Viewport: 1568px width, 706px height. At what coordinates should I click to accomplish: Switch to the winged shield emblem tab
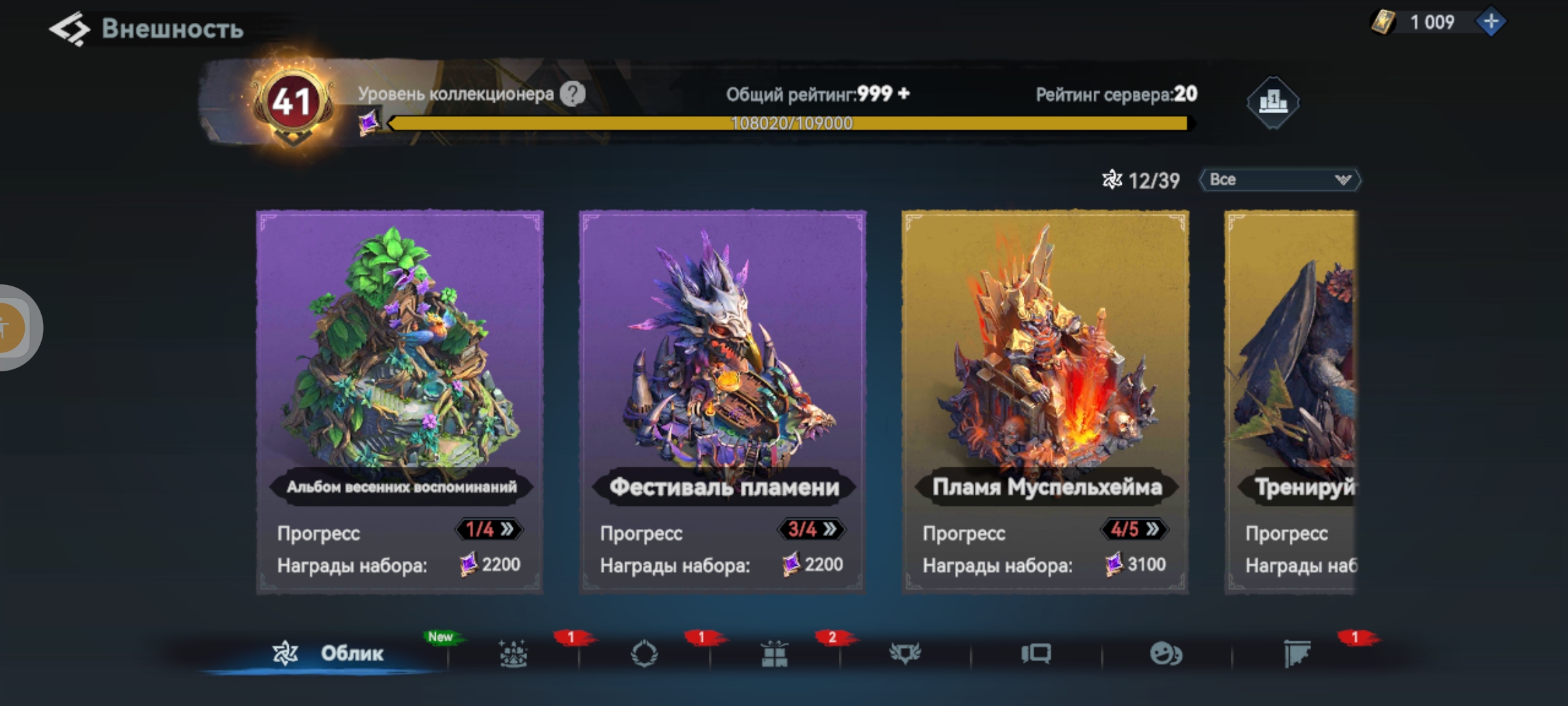tap(905, 653)
